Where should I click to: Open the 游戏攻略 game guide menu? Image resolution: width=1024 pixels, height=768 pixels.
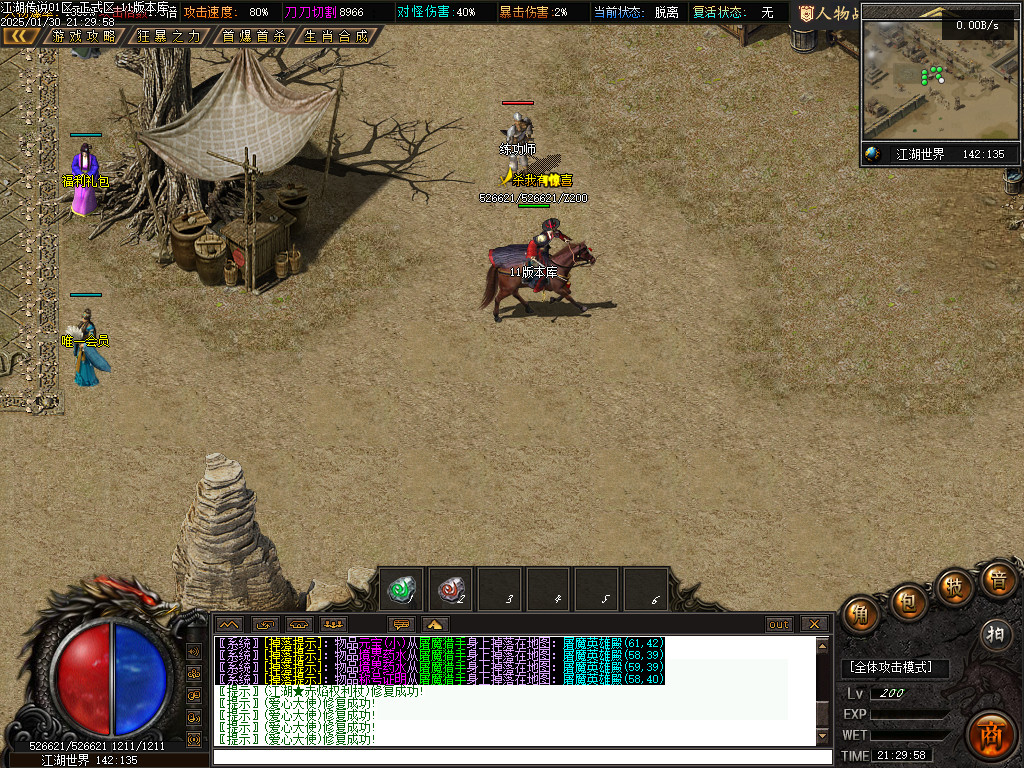(x=84, y=36)
